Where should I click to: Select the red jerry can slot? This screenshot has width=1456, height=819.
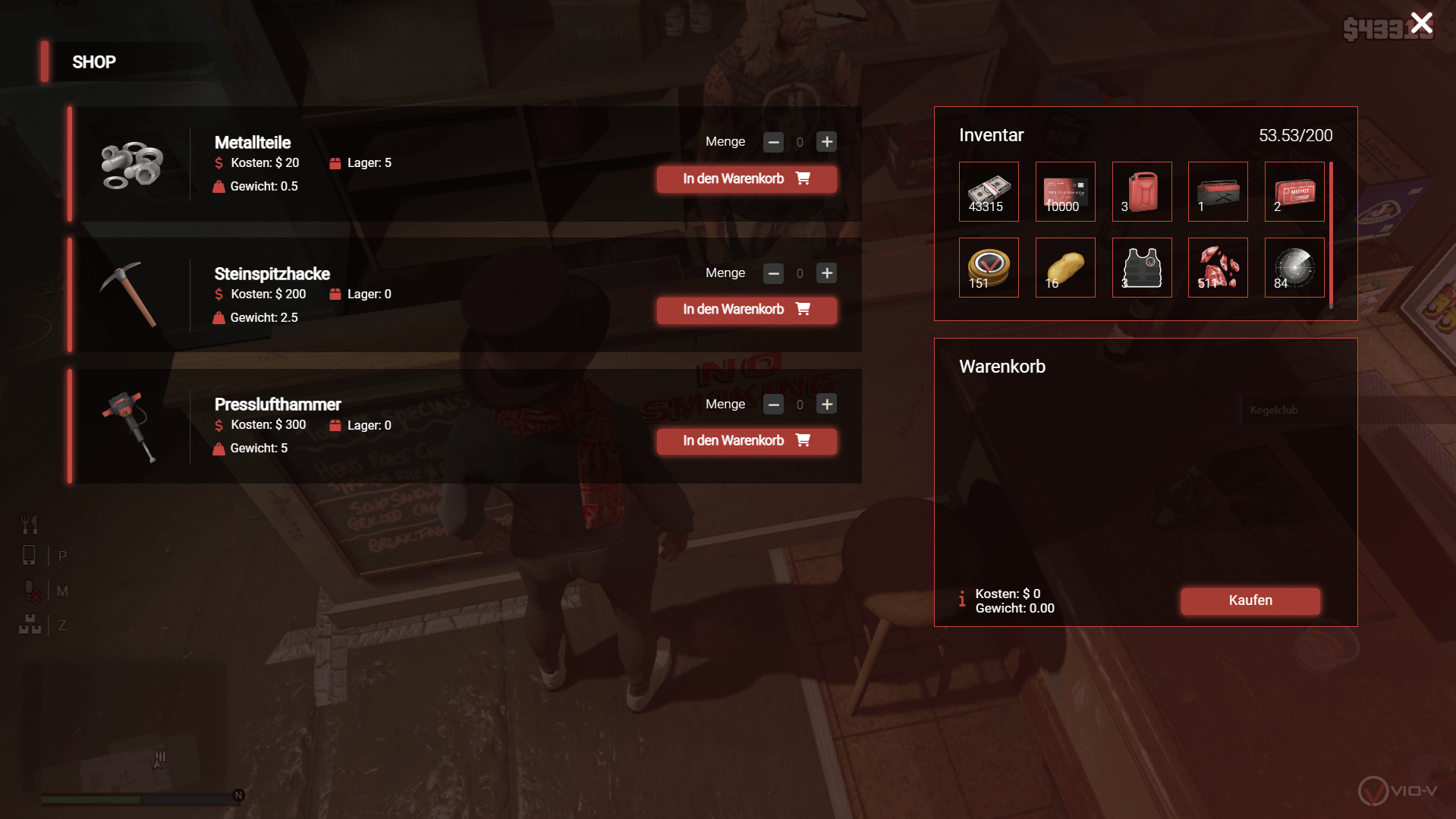click(1141, 191)
